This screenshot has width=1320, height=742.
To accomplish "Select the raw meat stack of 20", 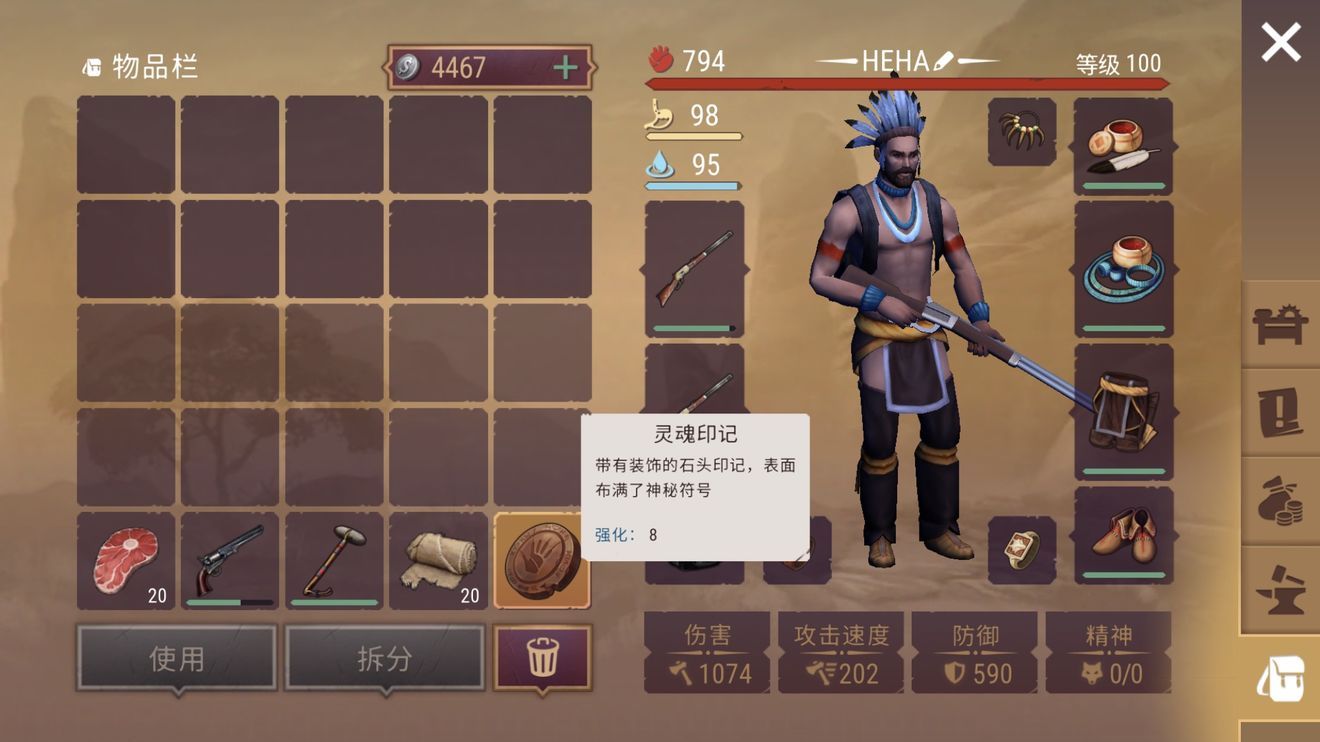I will [x=126, y=557].
